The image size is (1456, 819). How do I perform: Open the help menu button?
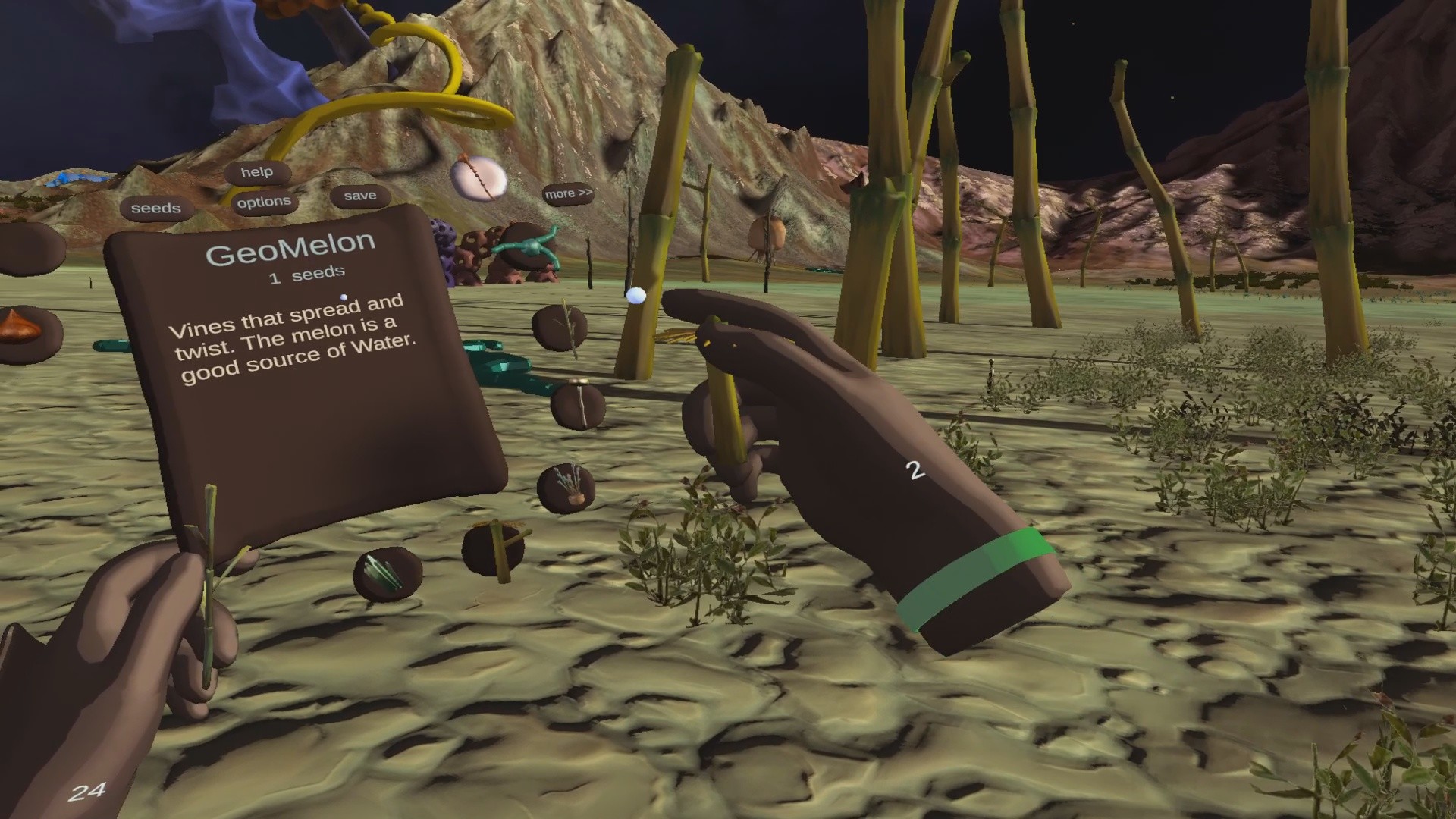tap(258, 171)
